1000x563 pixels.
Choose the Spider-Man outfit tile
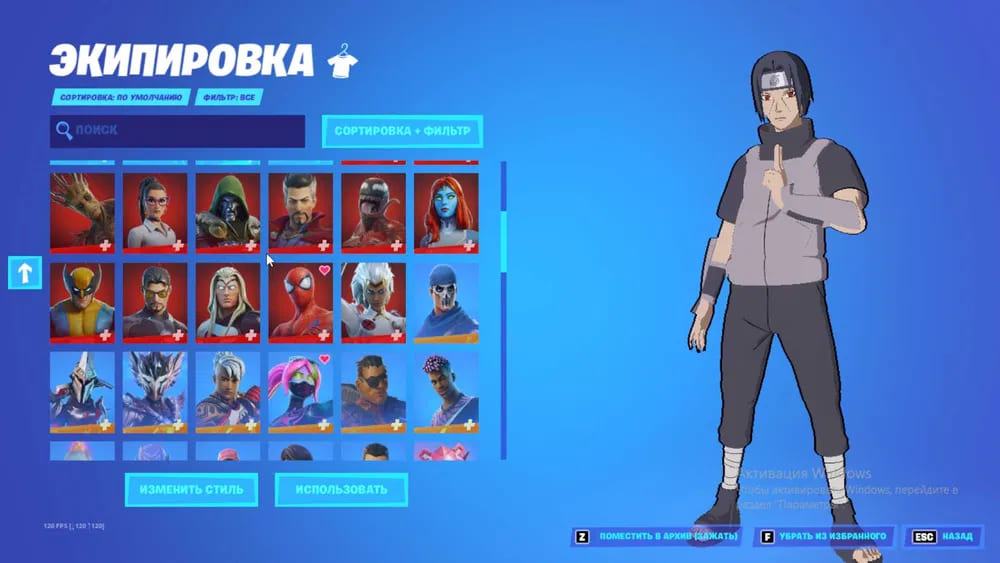[300, 302]
